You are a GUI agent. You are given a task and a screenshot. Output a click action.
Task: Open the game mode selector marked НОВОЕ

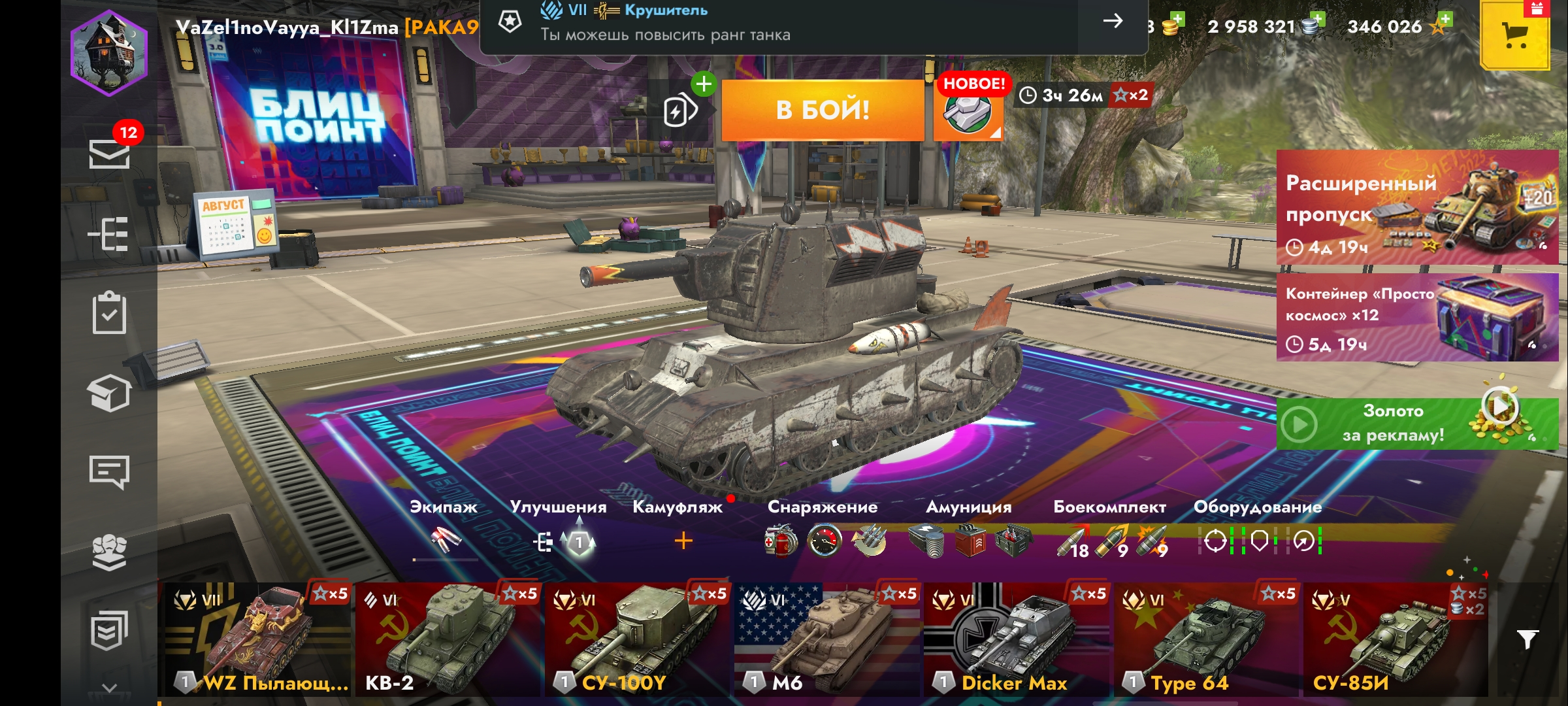coord(968,111)
